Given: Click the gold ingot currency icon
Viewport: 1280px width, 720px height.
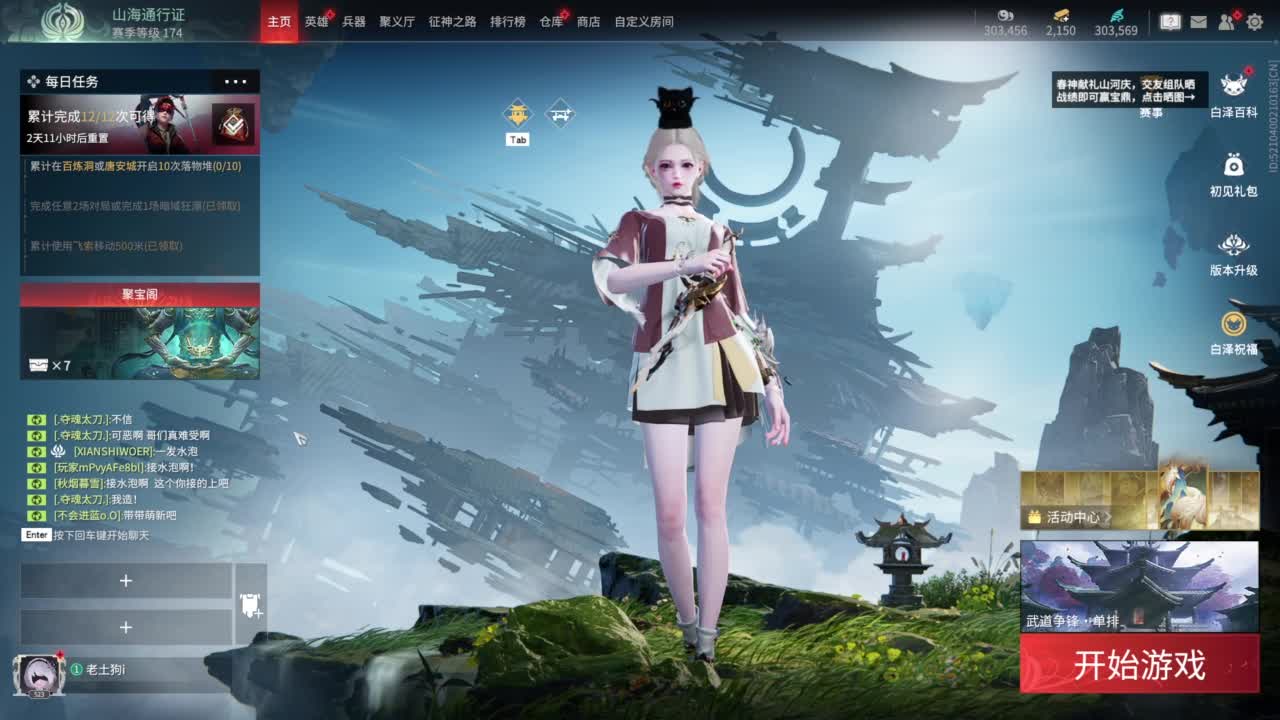Looking at the screenshot, I should 1060,14.
